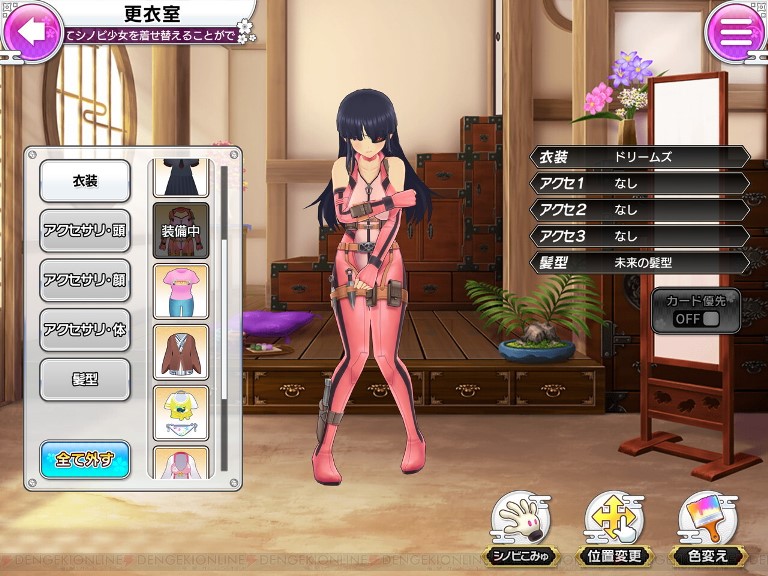Select the アクセサリ・顔 category
The image size is (768, 576).
coord(85,280)
